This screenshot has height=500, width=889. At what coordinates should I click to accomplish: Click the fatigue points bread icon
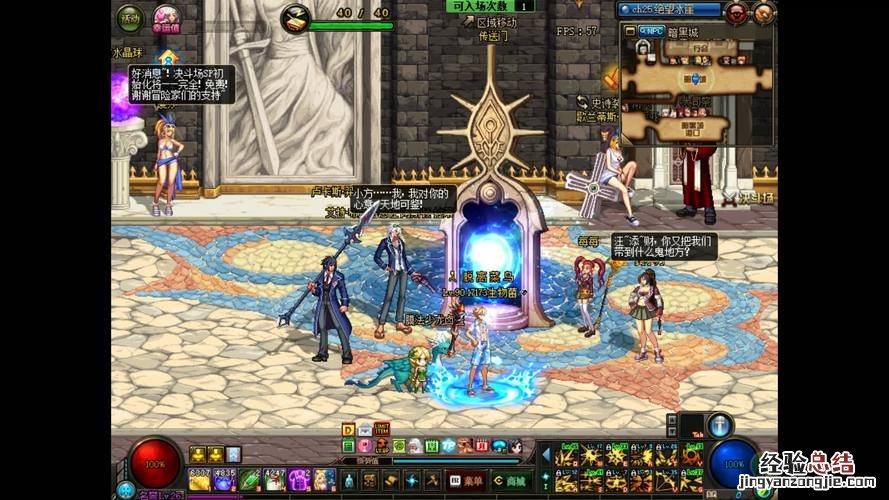tap(295, 16)
